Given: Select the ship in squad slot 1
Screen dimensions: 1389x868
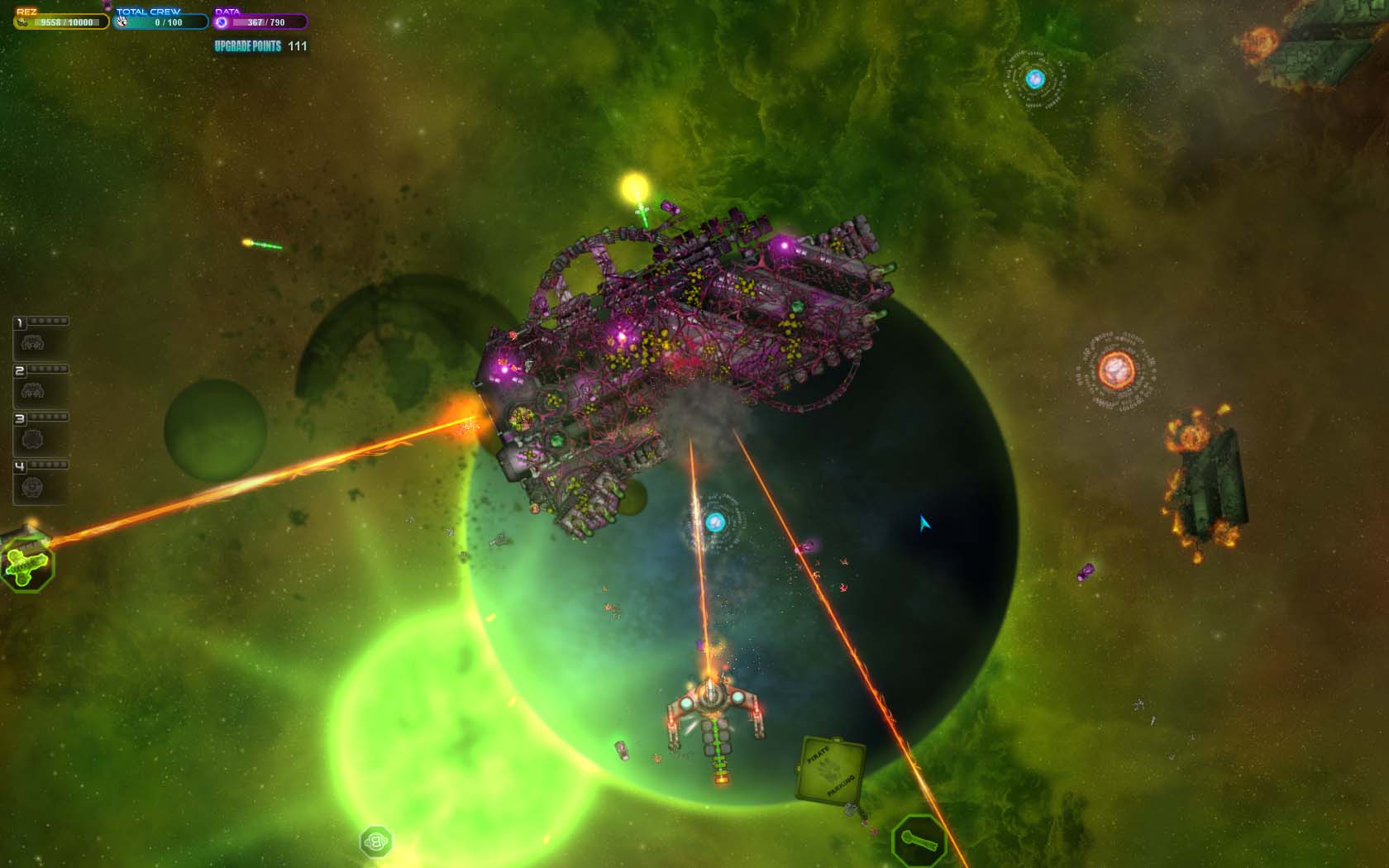Looking at the screenshot, I should coord(31,341).
